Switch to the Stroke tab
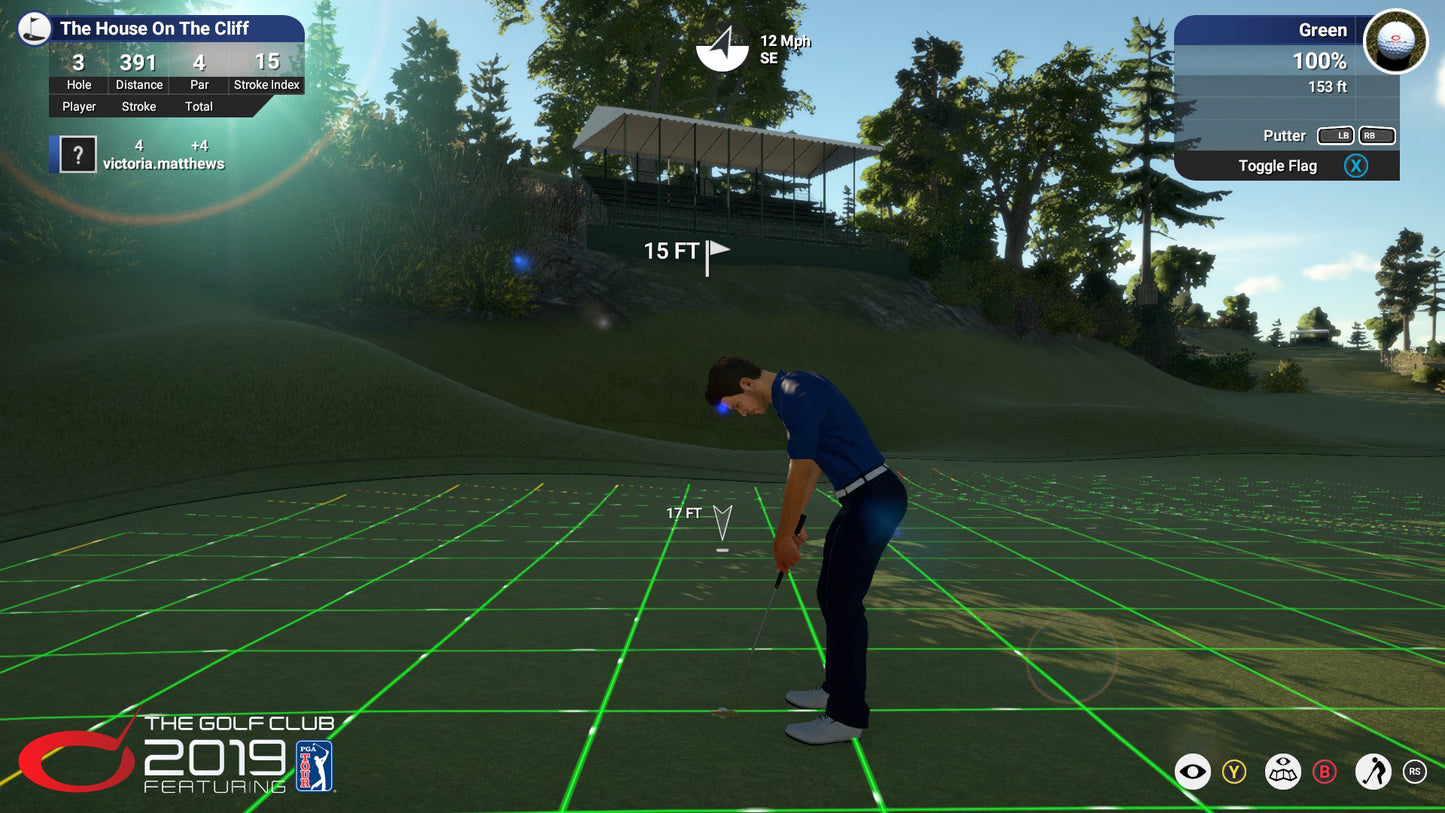 coord(138,106)
